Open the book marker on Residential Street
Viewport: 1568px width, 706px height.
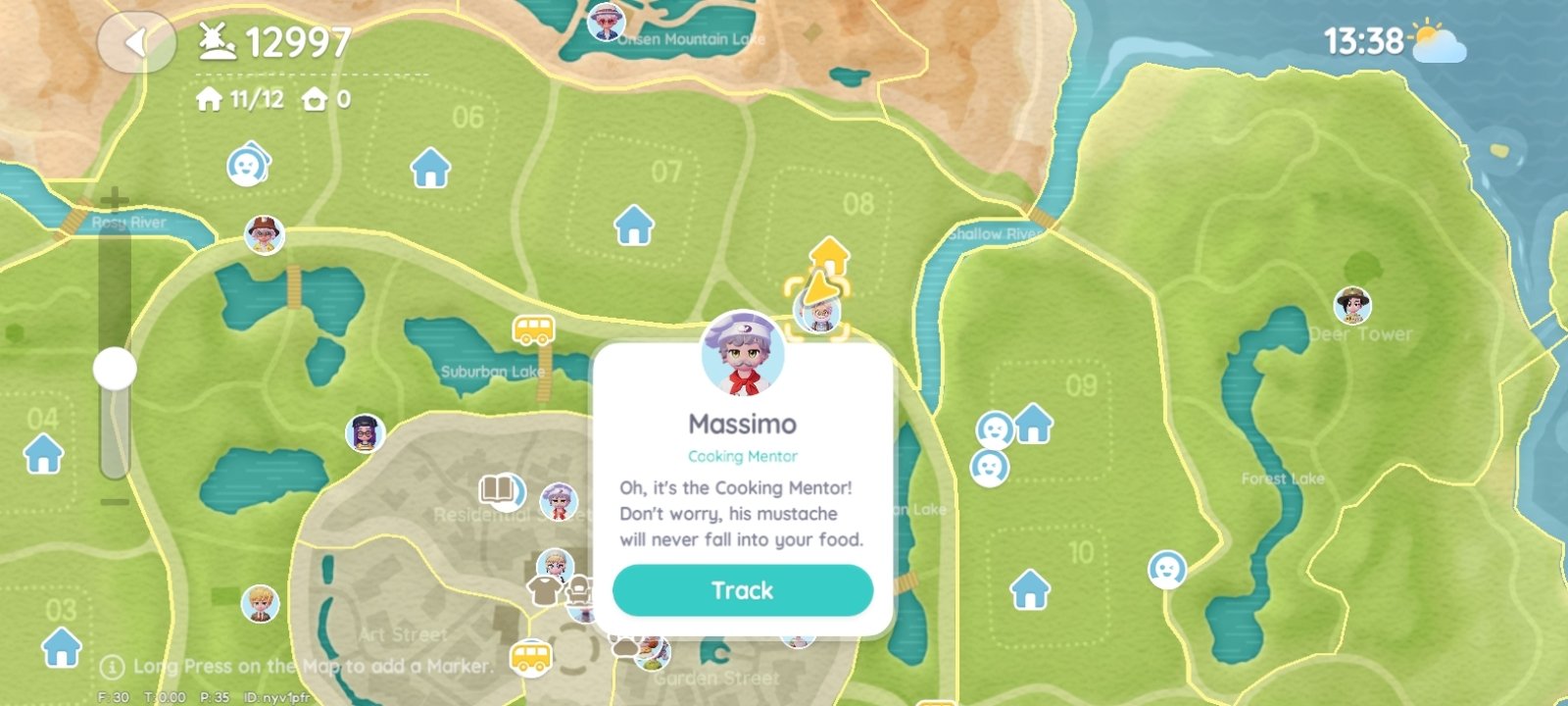click(500, 490)
